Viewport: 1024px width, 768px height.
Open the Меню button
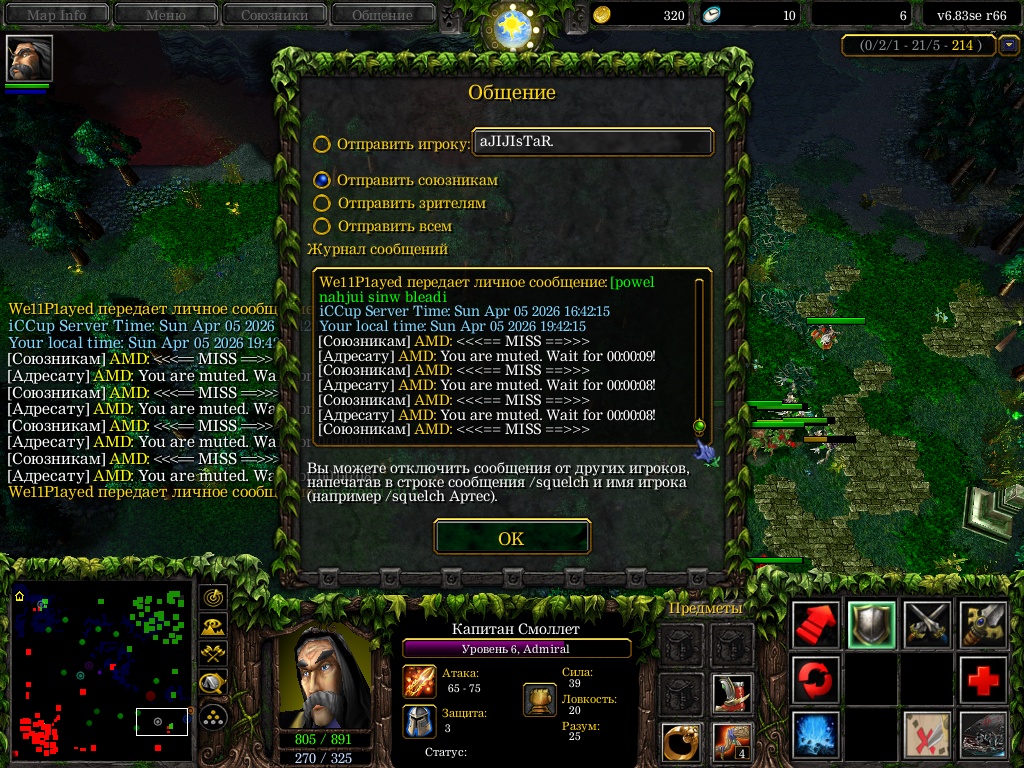165,15
